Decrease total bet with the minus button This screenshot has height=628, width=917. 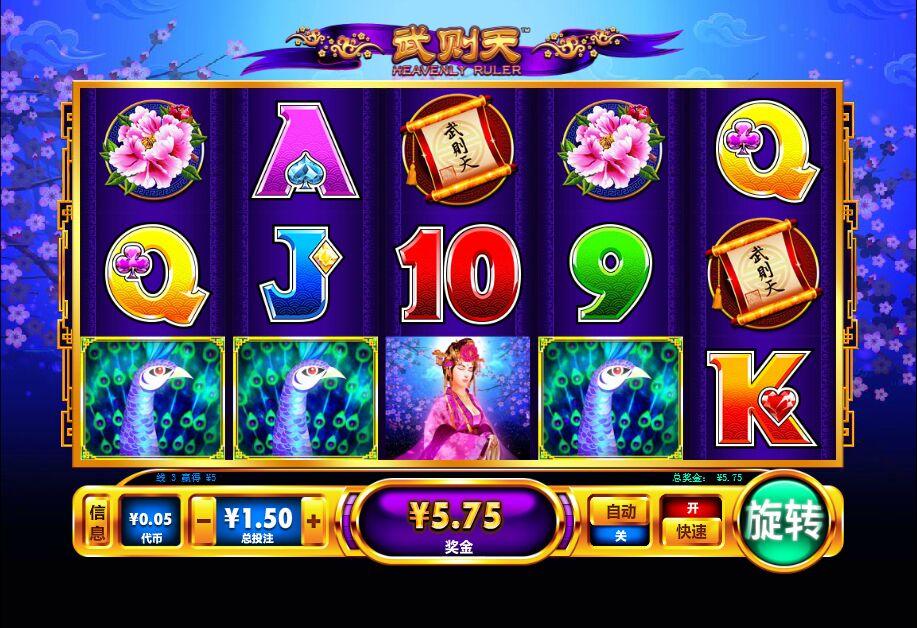click(x=203, y=521)
